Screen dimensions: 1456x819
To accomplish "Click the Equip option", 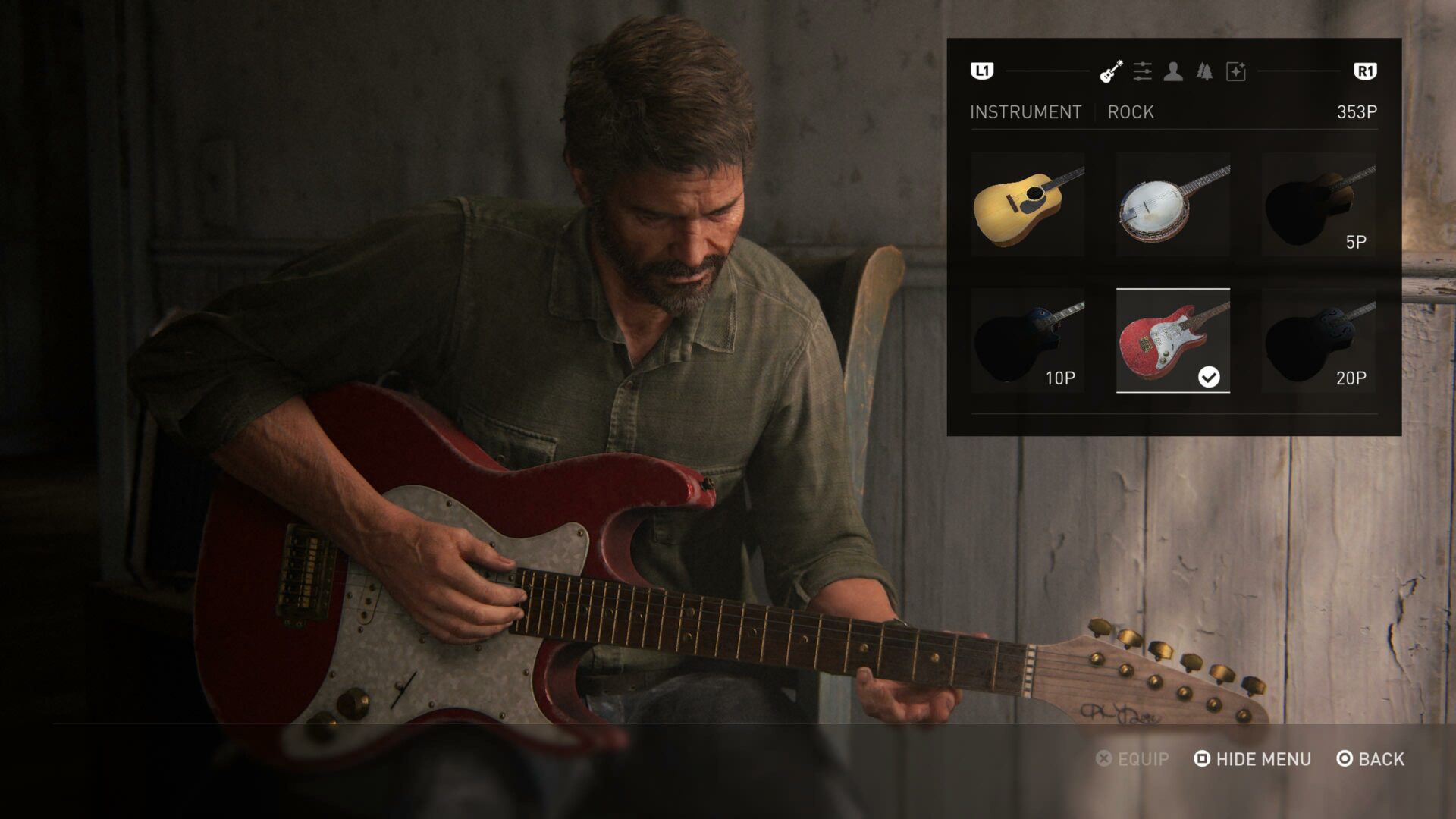I will click(x=1133, y=759).
